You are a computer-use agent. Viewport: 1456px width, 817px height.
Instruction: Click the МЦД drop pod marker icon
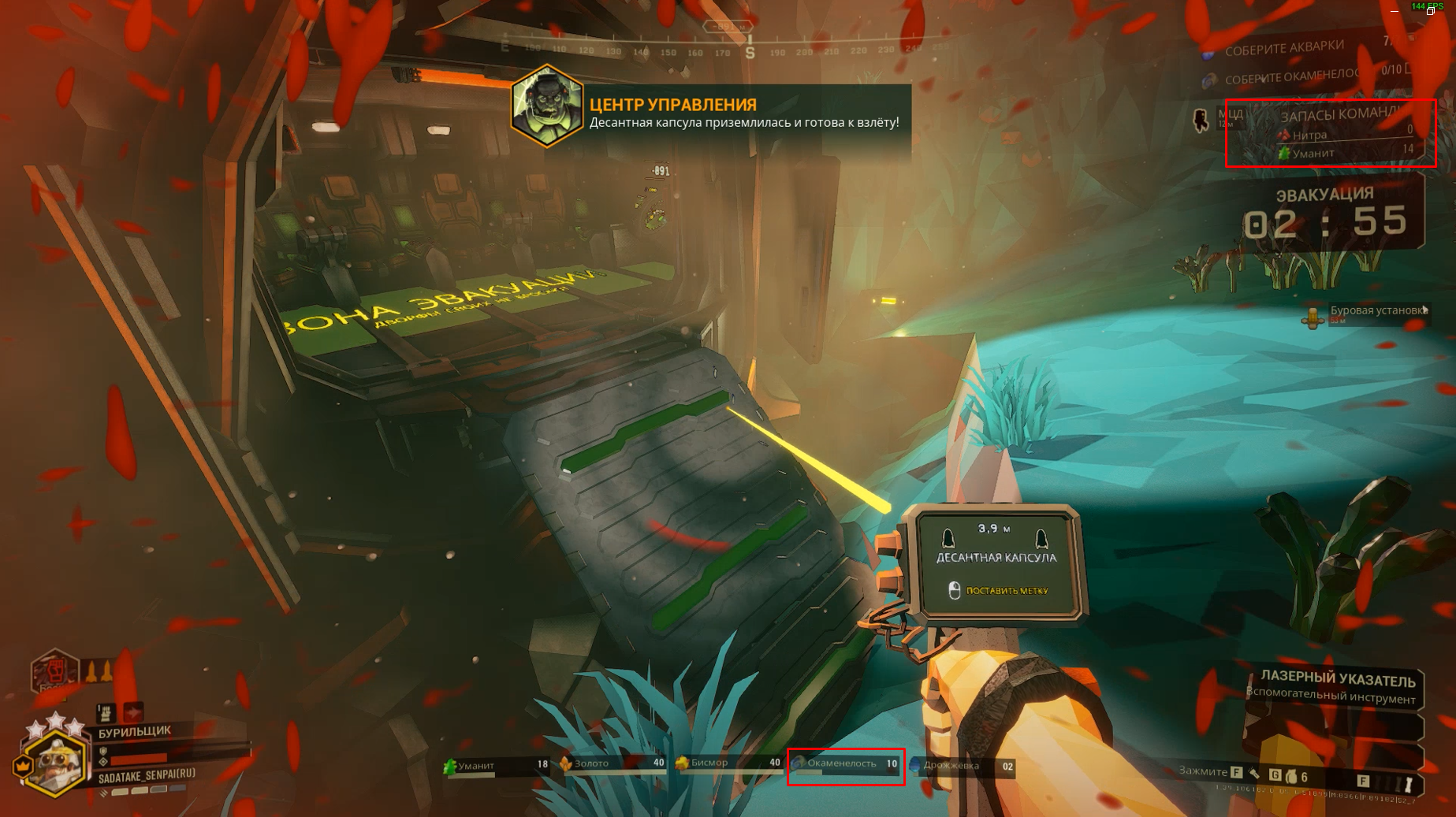(1201, 121)
